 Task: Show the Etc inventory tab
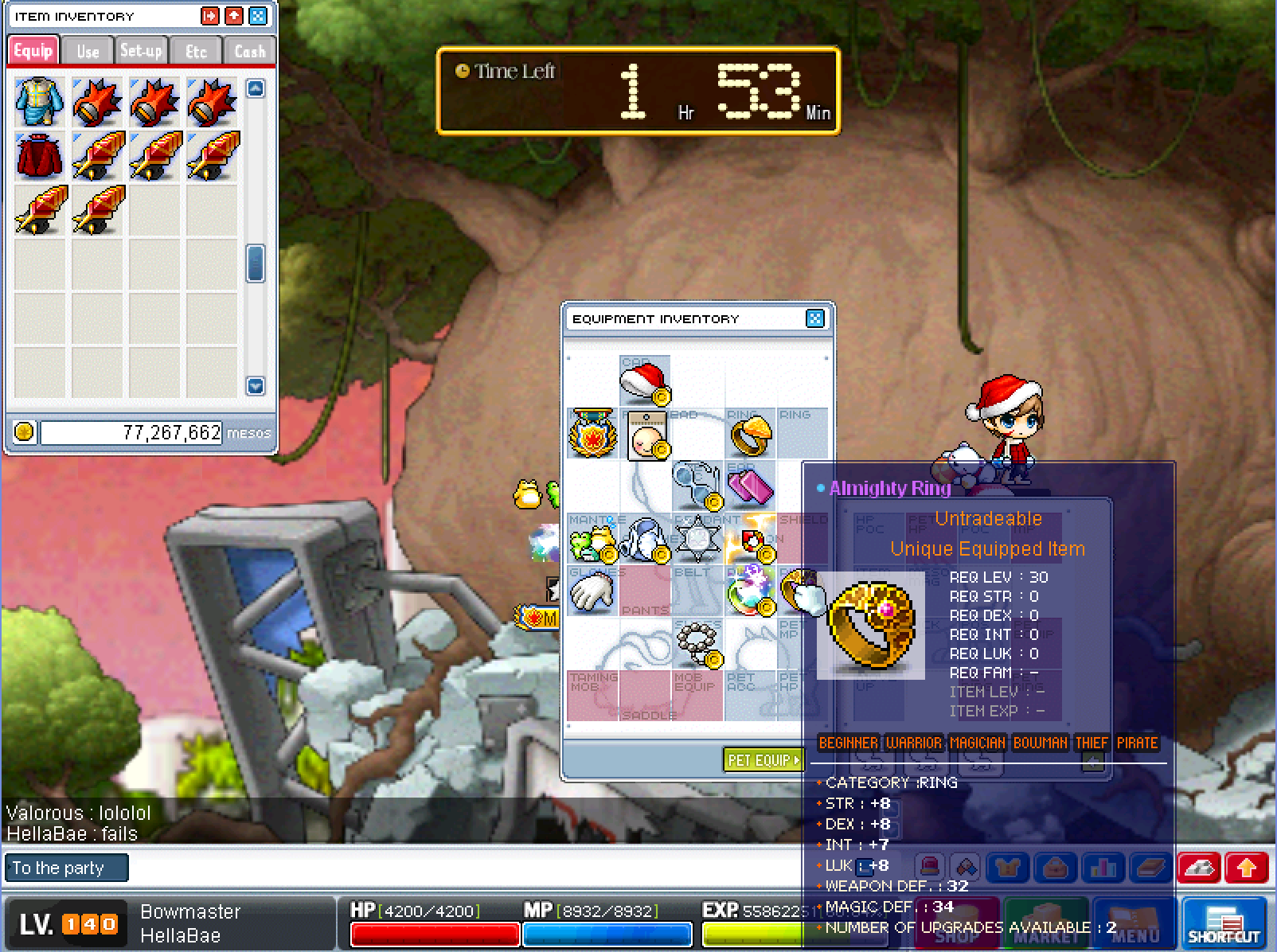(x=196, y=52)
